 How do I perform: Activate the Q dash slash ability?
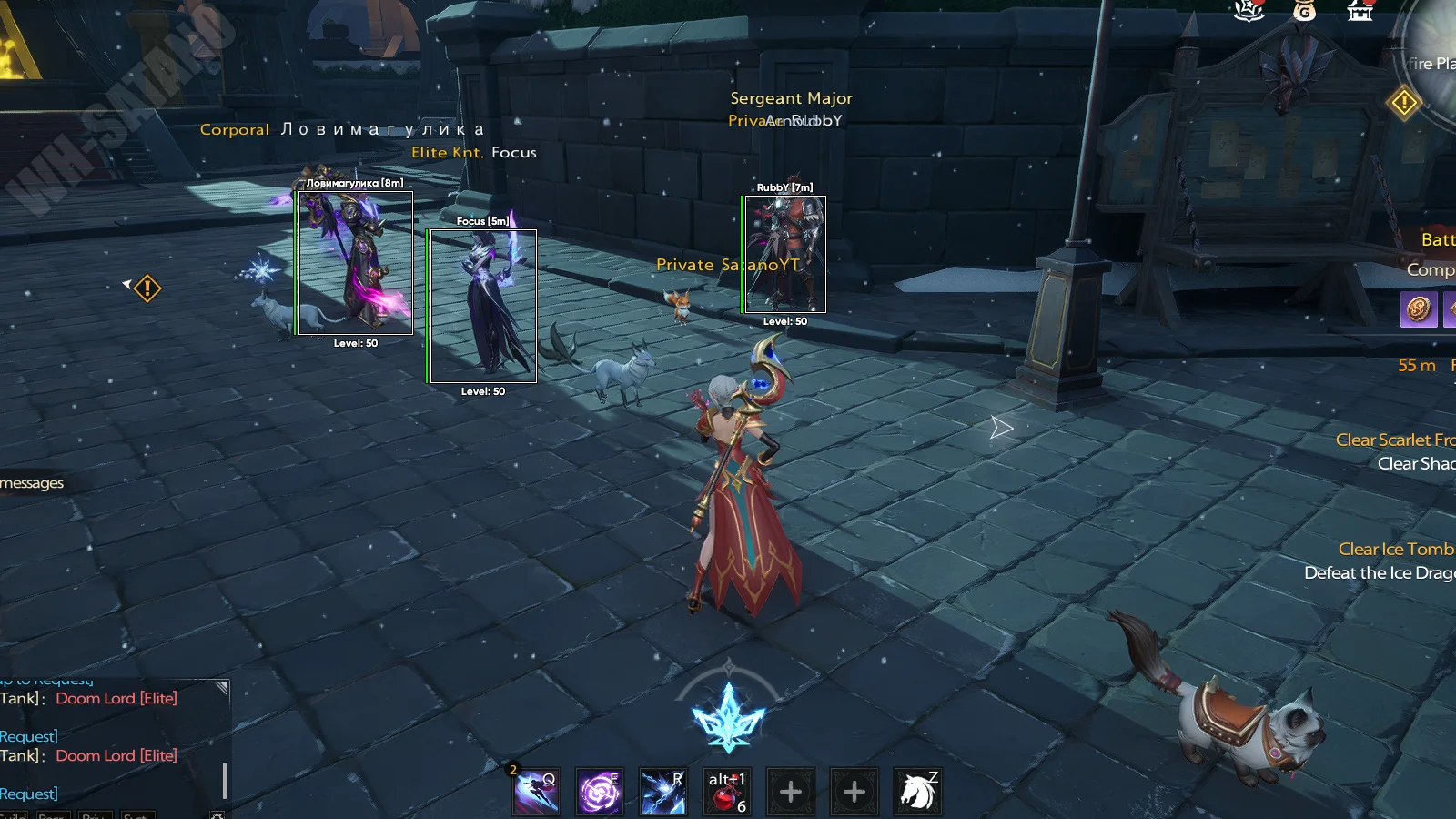pos(537,792)
